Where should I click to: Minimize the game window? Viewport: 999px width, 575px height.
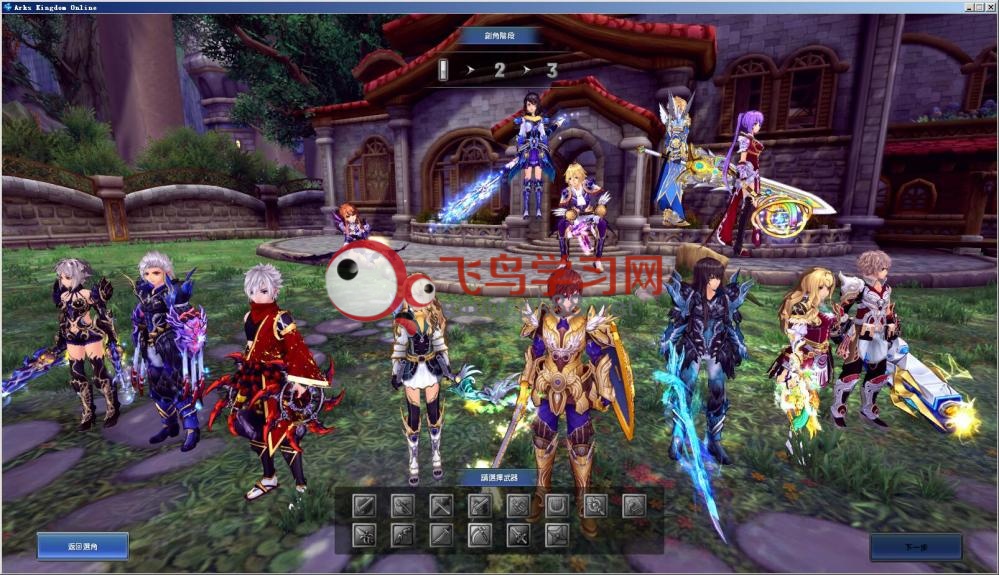pyautogui.click(x=968, y=7)
